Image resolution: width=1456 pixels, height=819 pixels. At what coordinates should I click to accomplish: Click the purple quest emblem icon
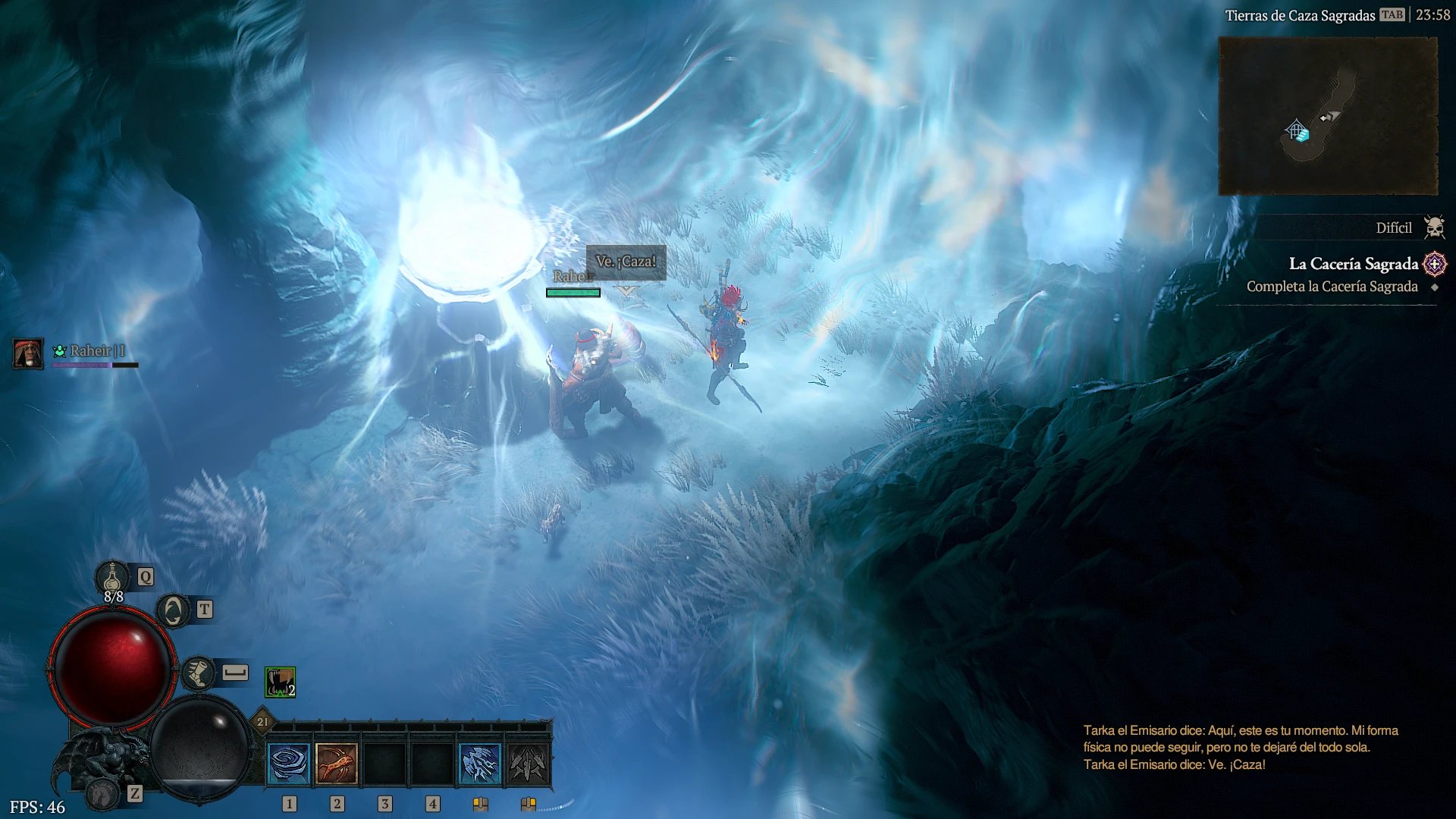tap(1435, 264)
